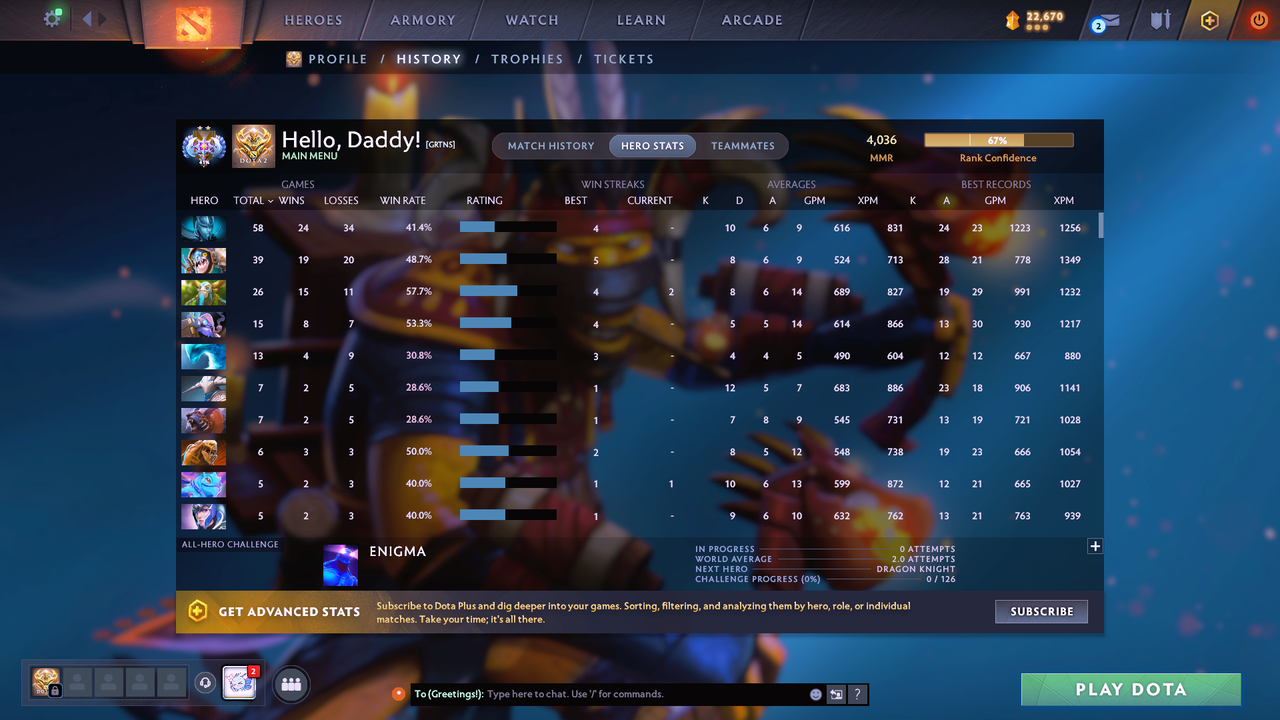
Task: Open the chat channel selector icon
Action: [x=836, y=694]
